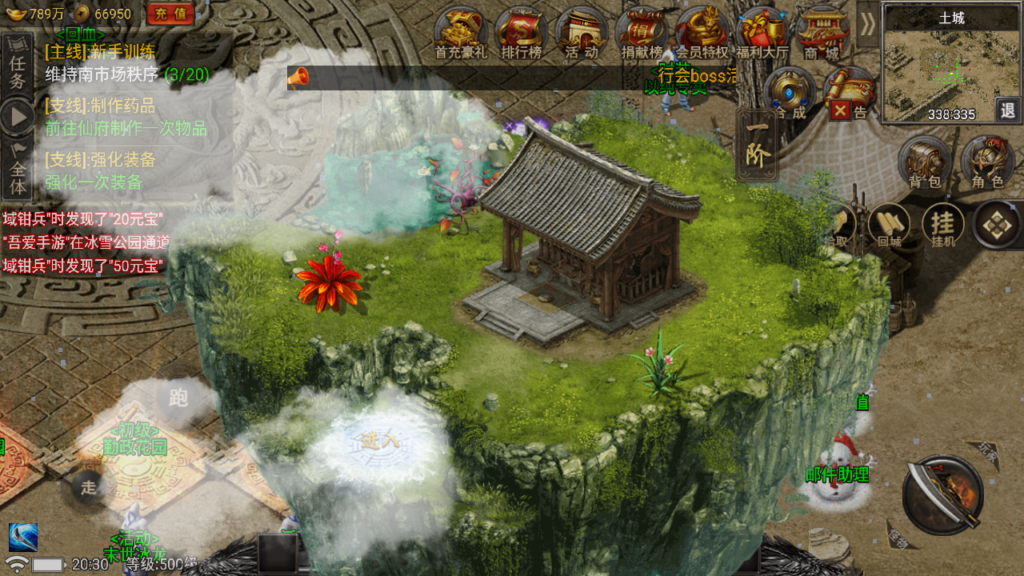
Task: Use the 回城 return-to-town scroll
Action: click(889, 226)
